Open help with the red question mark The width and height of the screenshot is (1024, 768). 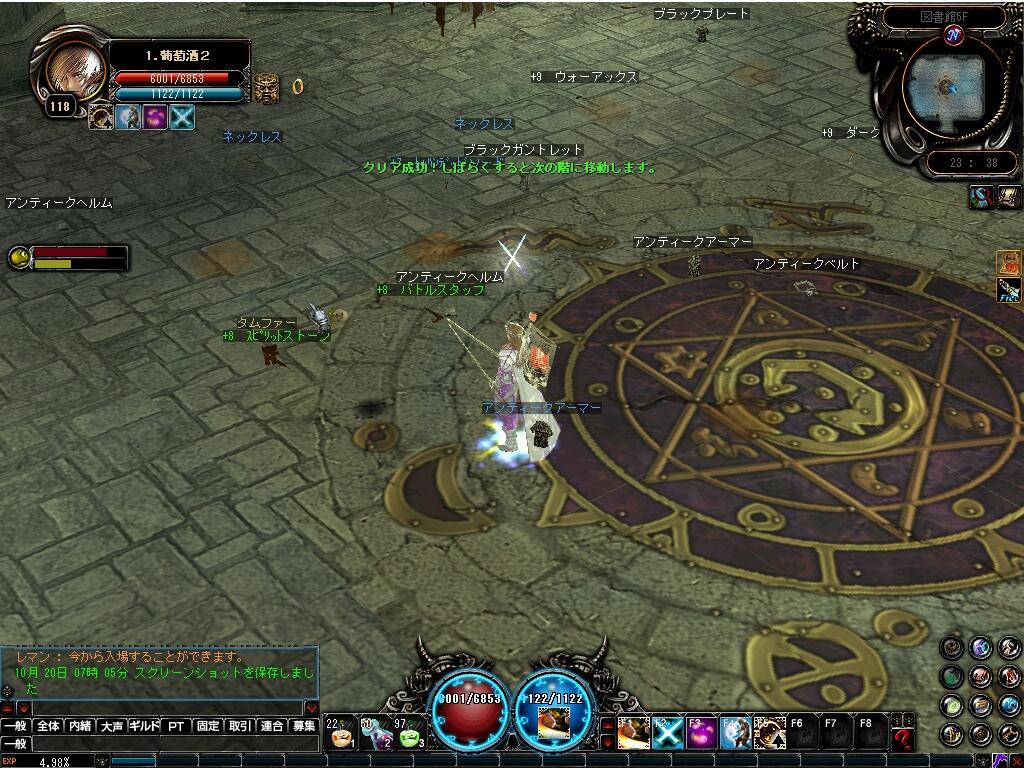click(x=904, y=738)
